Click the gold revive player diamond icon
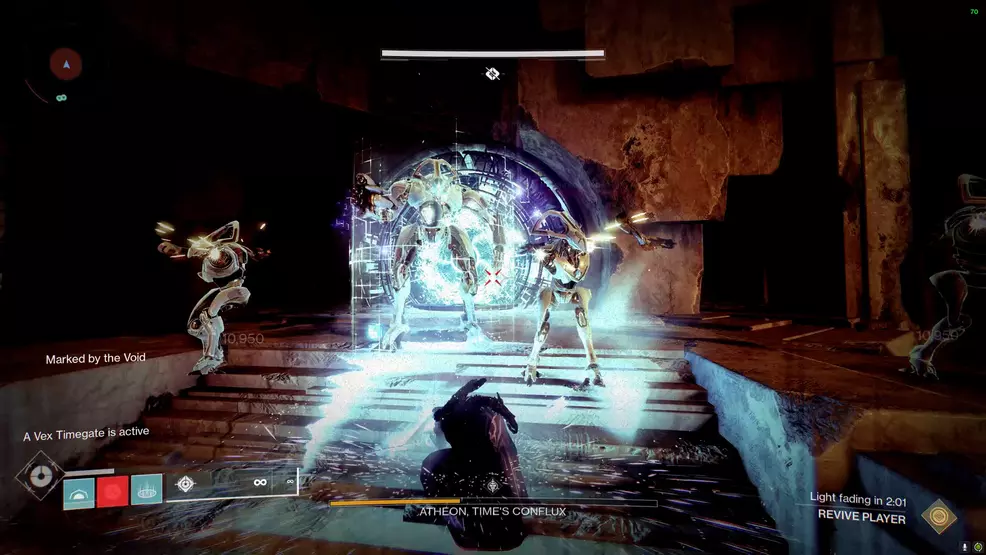986x555 pixels. click(939, 516)
